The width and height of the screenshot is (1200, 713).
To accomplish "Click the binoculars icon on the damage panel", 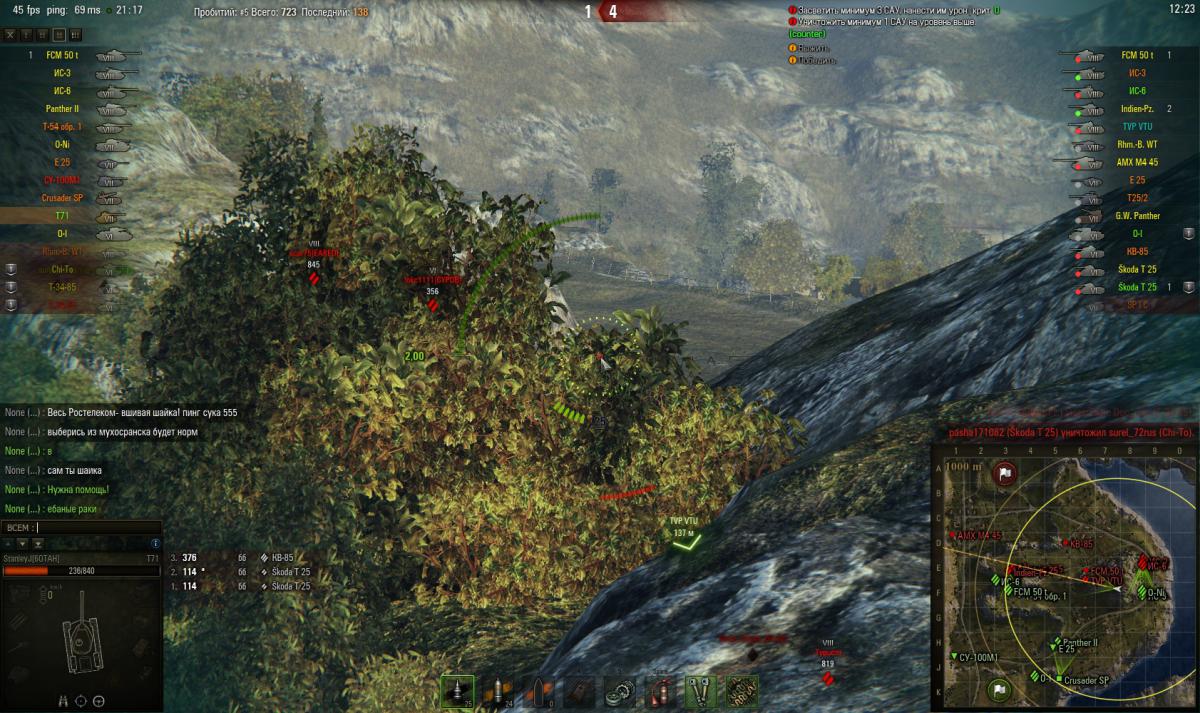I will point(65,700).
